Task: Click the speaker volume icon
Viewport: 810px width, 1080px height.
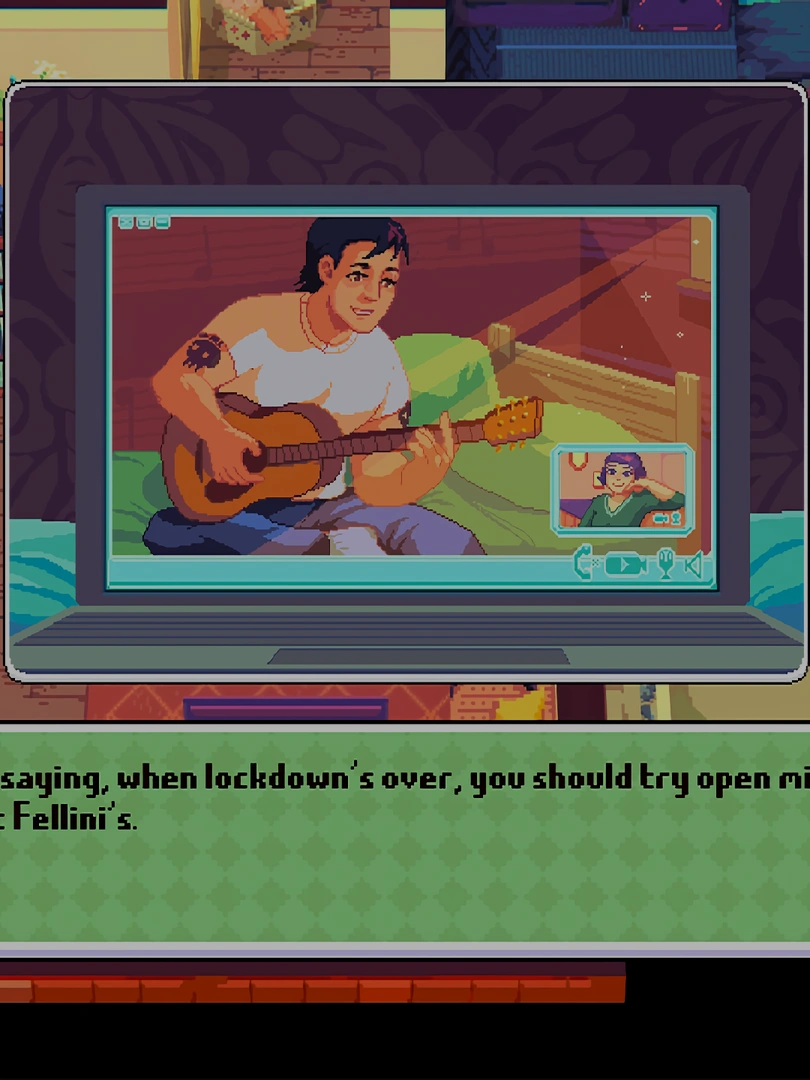Action: point(694,565)
